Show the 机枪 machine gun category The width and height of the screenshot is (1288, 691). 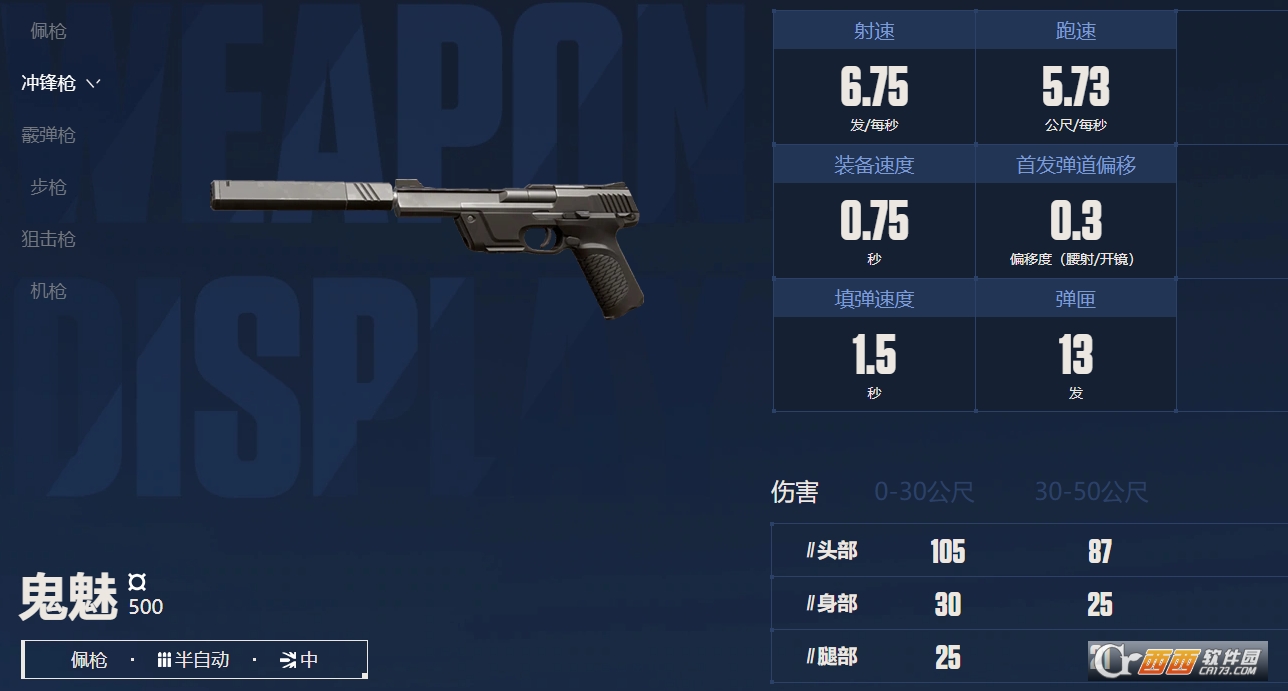[x=48, y=291]
